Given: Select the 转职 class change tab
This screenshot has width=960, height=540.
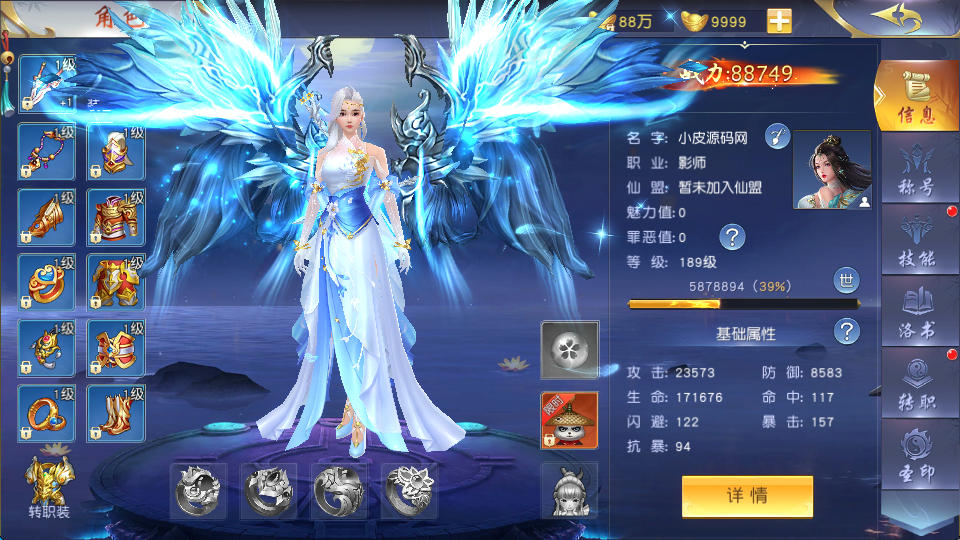Looking at the screenshot, I should click(x=916, y=384).
